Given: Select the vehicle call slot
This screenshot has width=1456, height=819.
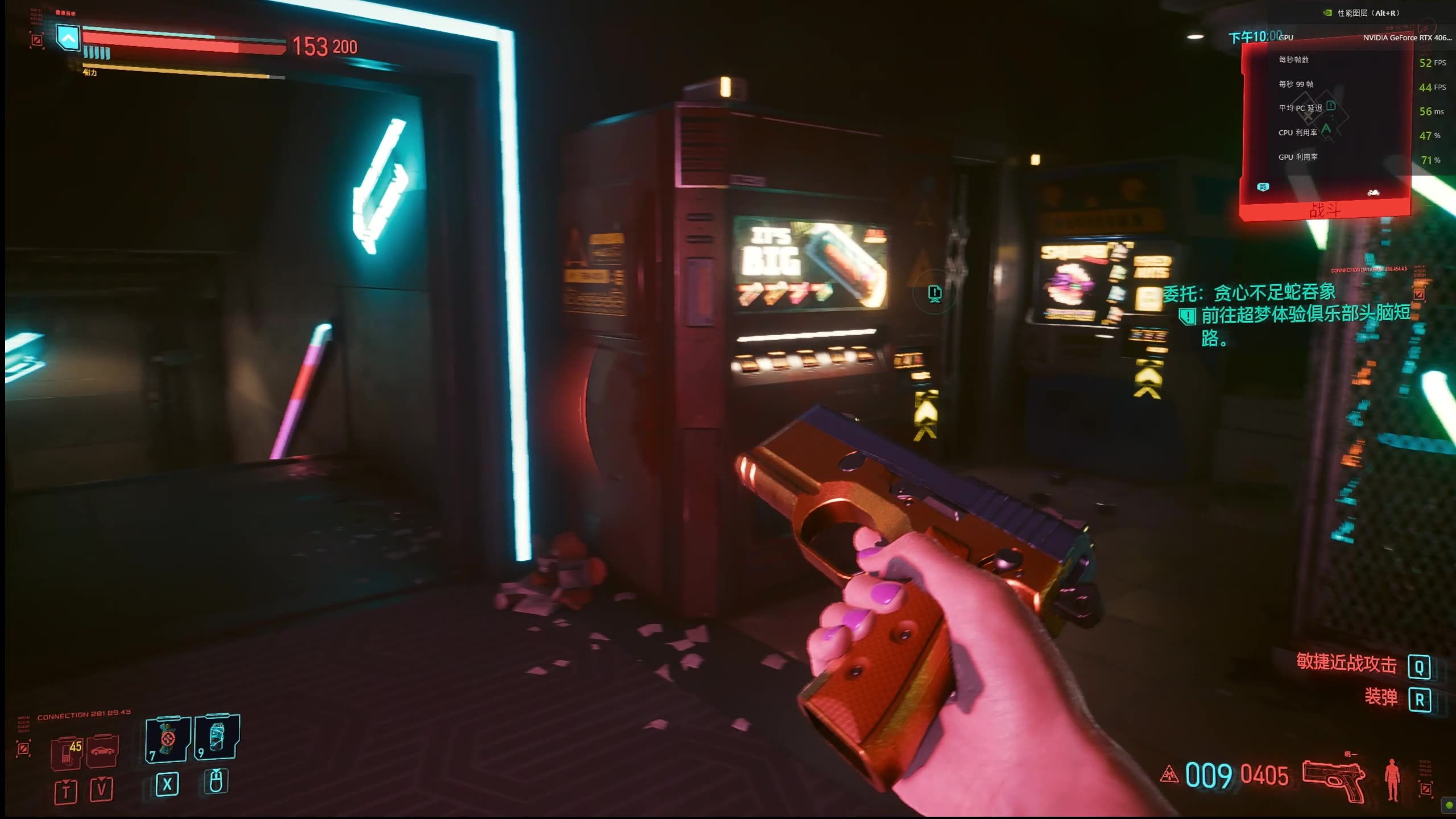Looking at the screenshot, I should click(x=103, y=751).
